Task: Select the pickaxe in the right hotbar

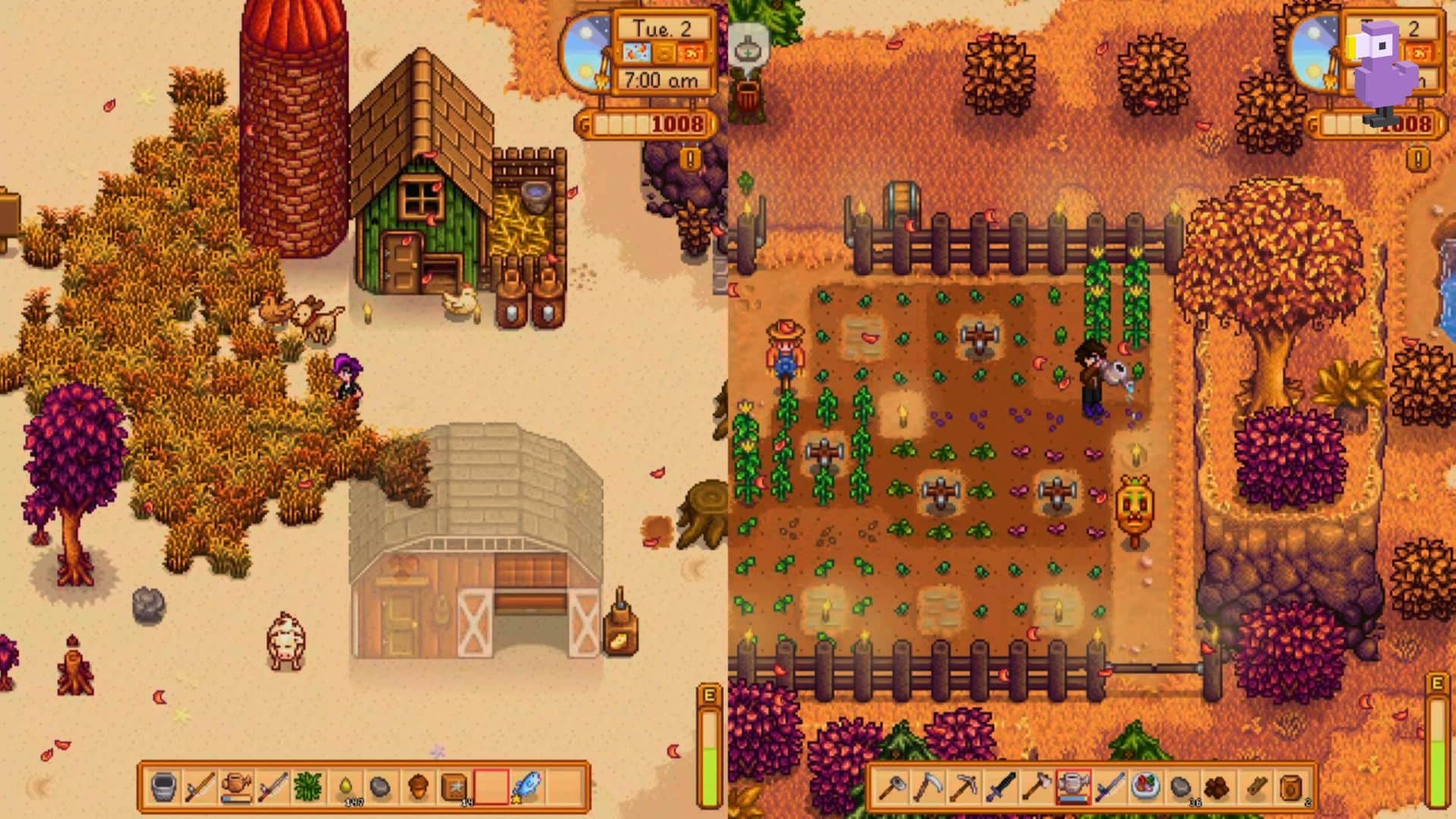Action: tap(965, 789)
